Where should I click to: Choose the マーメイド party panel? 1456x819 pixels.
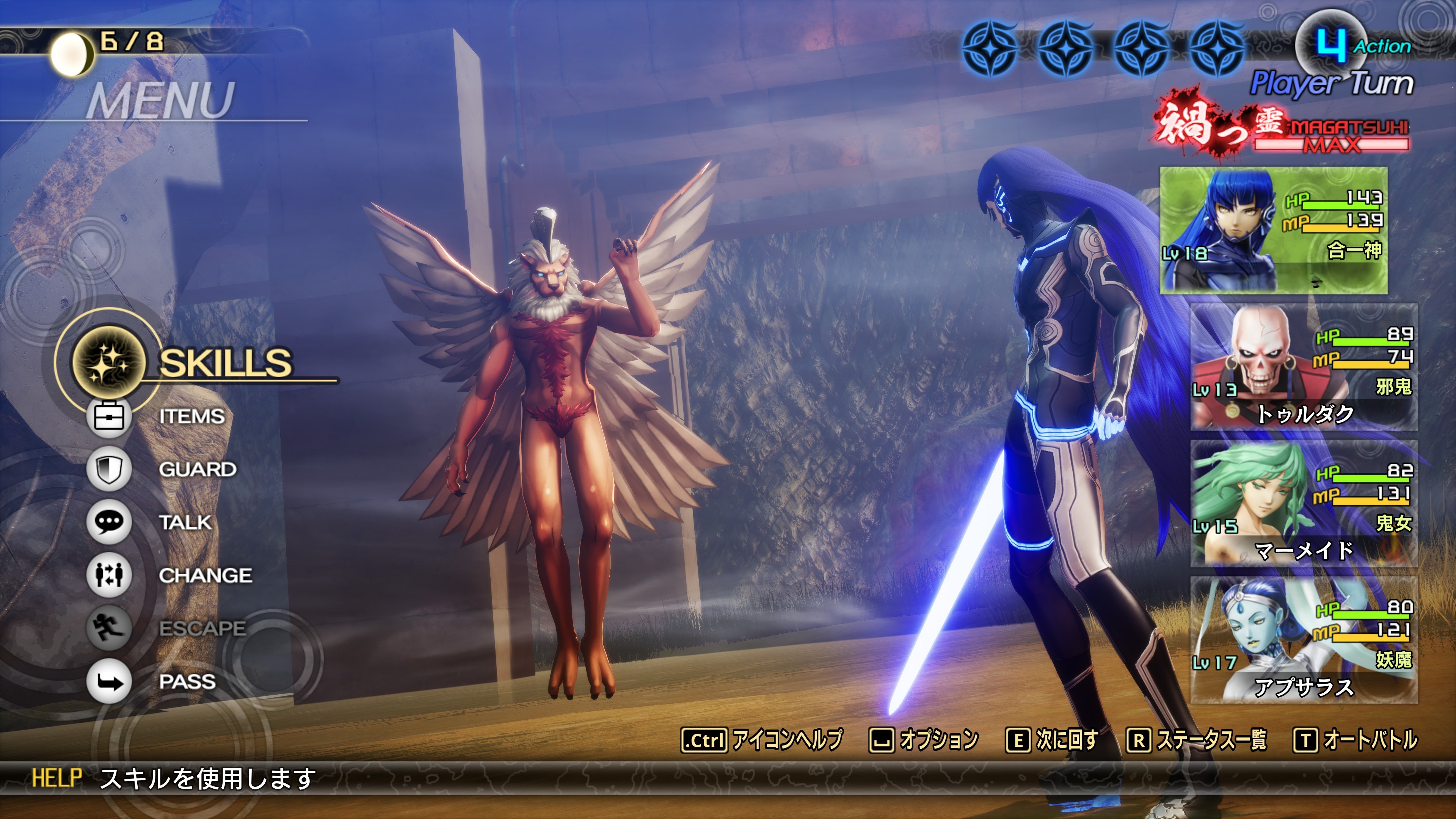click(x=1304, y=504)
